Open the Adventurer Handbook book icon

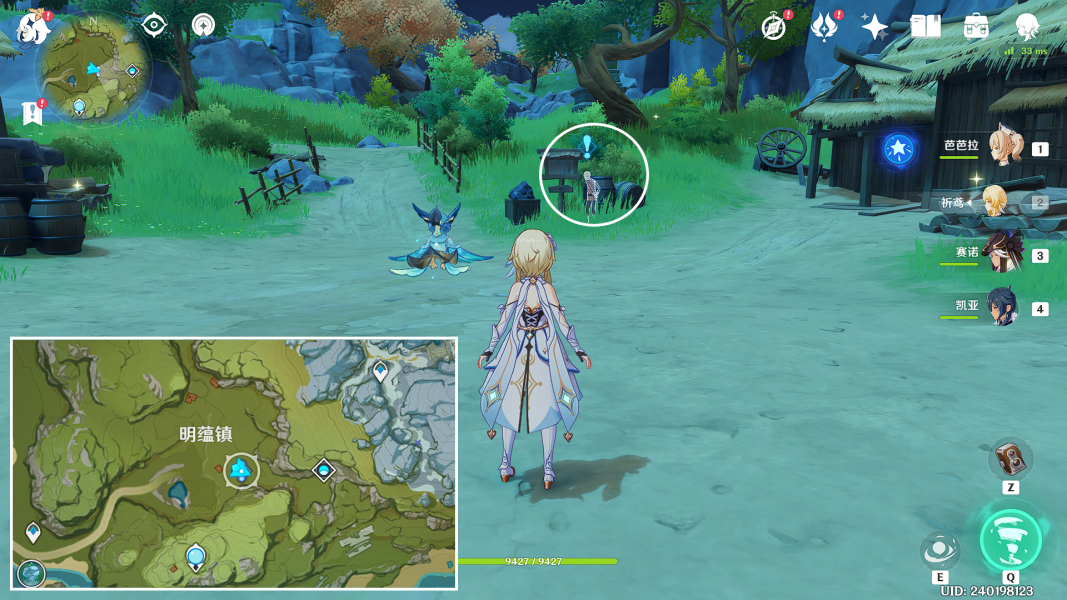tap(925, 27)
